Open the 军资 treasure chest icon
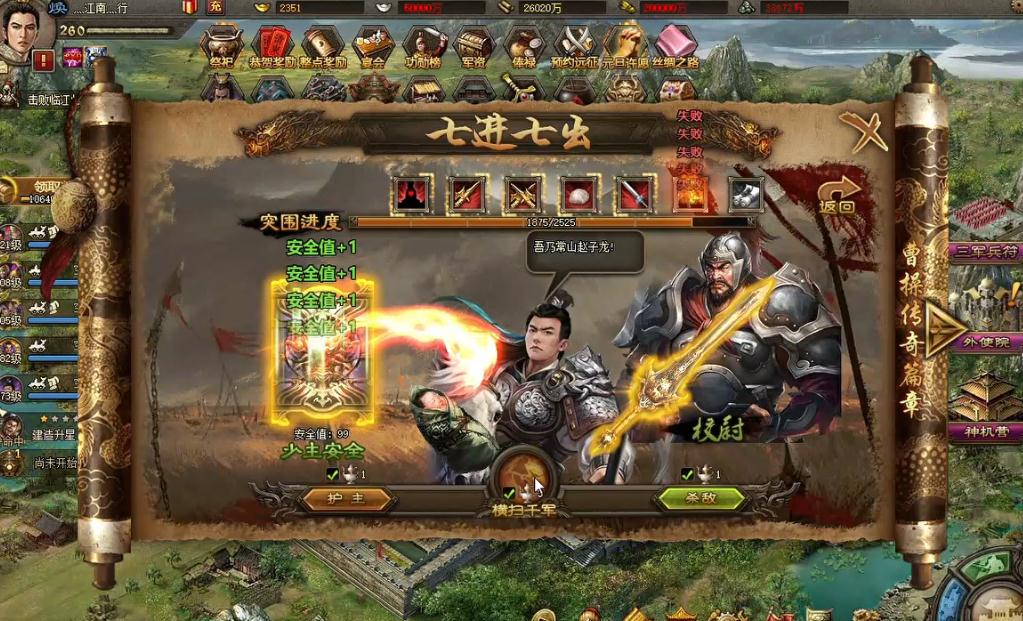The width and height of the screenshot is (1023, 621). coord(474,46)
